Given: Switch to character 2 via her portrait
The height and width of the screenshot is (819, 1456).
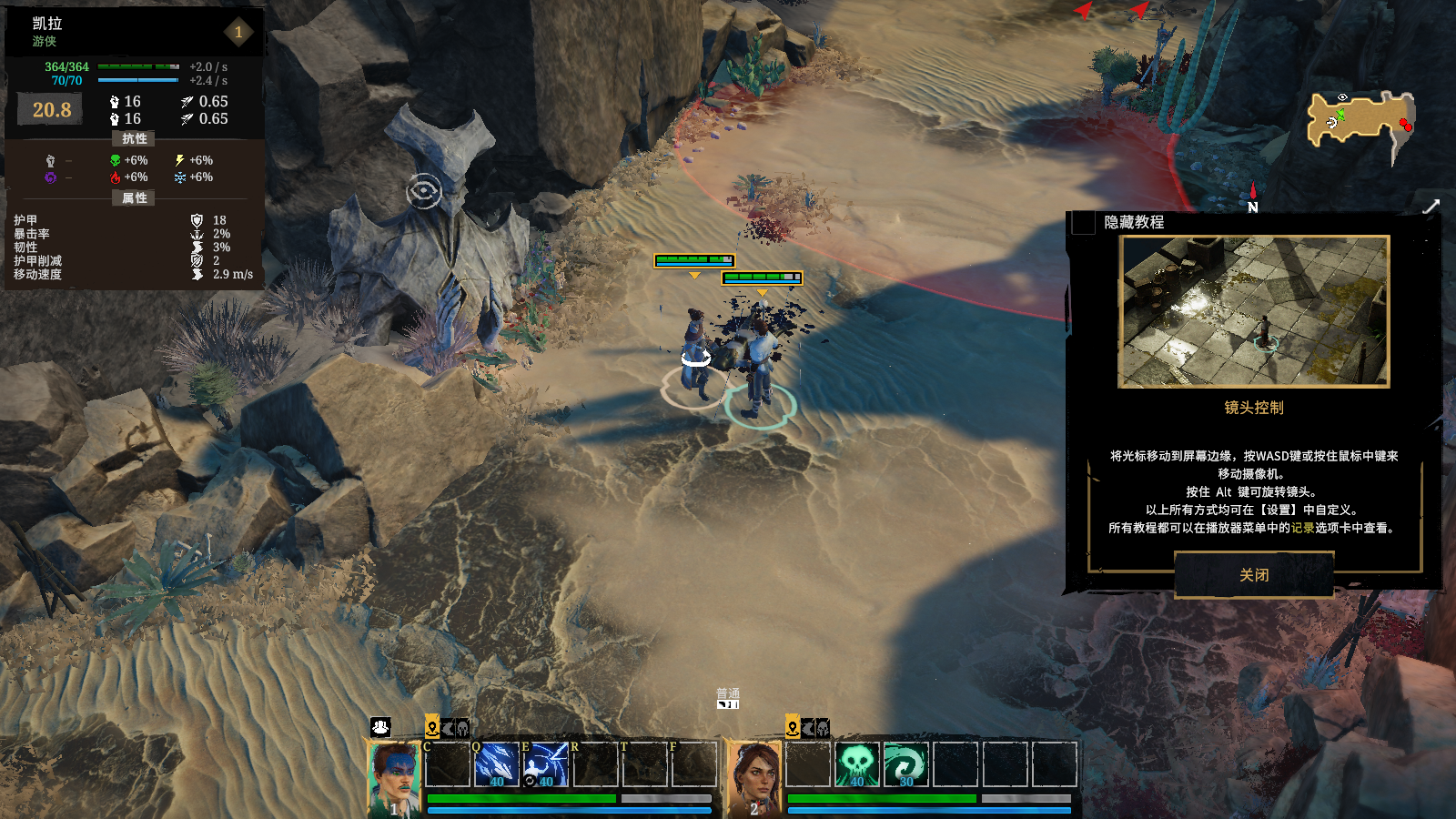Looking at the screenshot, I should (753, 773).
